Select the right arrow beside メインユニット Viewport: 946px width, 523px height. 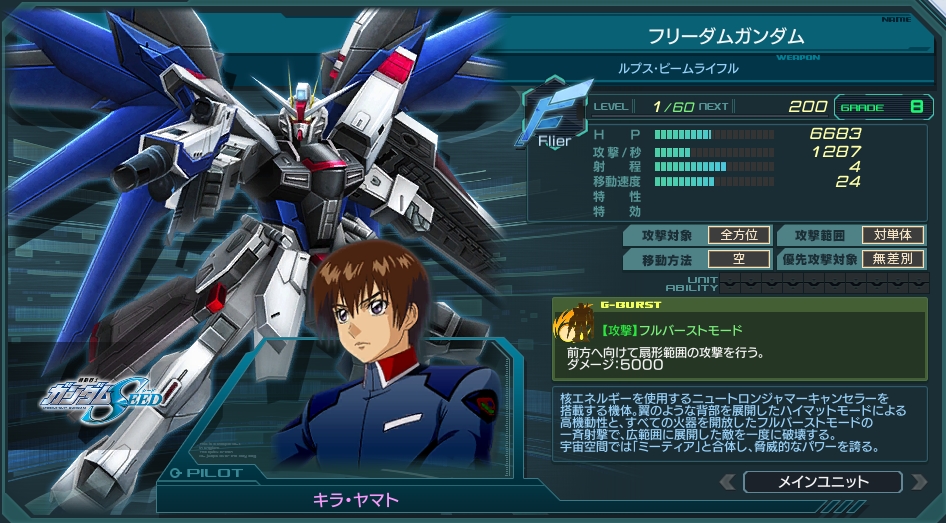(919, 482)
